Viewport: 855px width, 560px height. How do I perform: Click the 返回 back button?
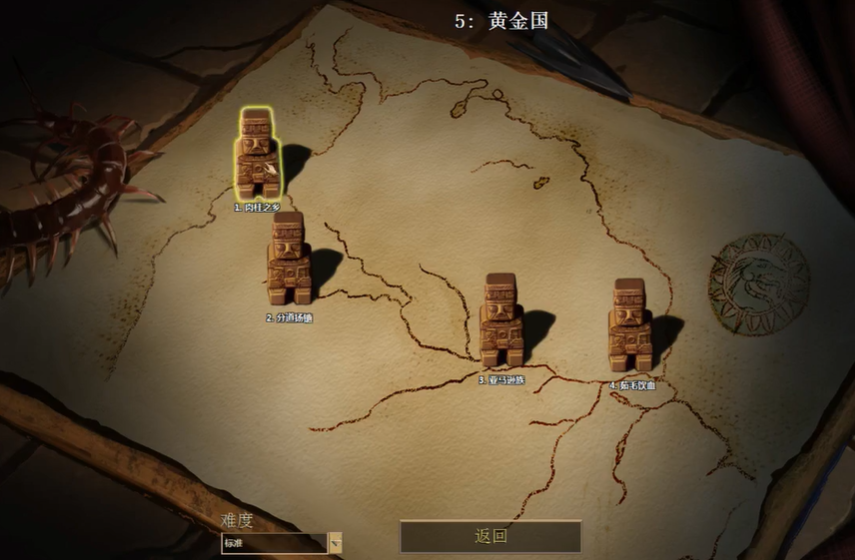[490, 536]
